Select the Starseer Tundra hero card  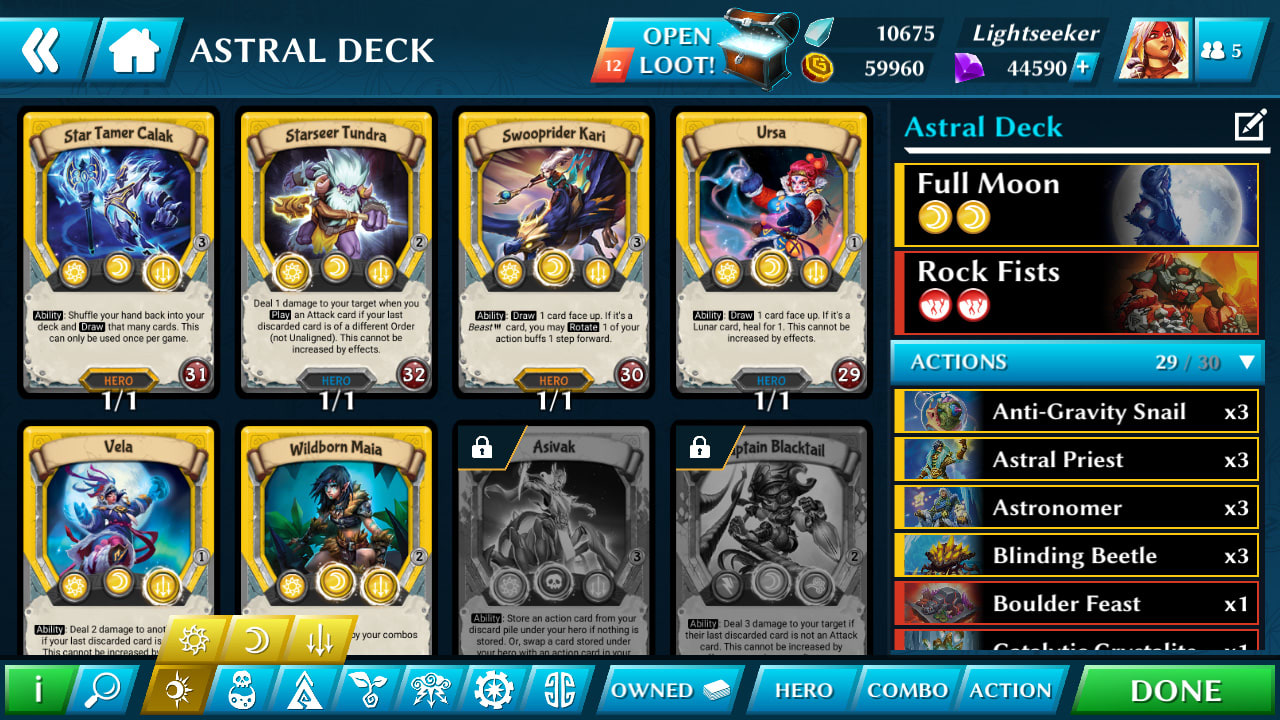[x=335, y=250]
